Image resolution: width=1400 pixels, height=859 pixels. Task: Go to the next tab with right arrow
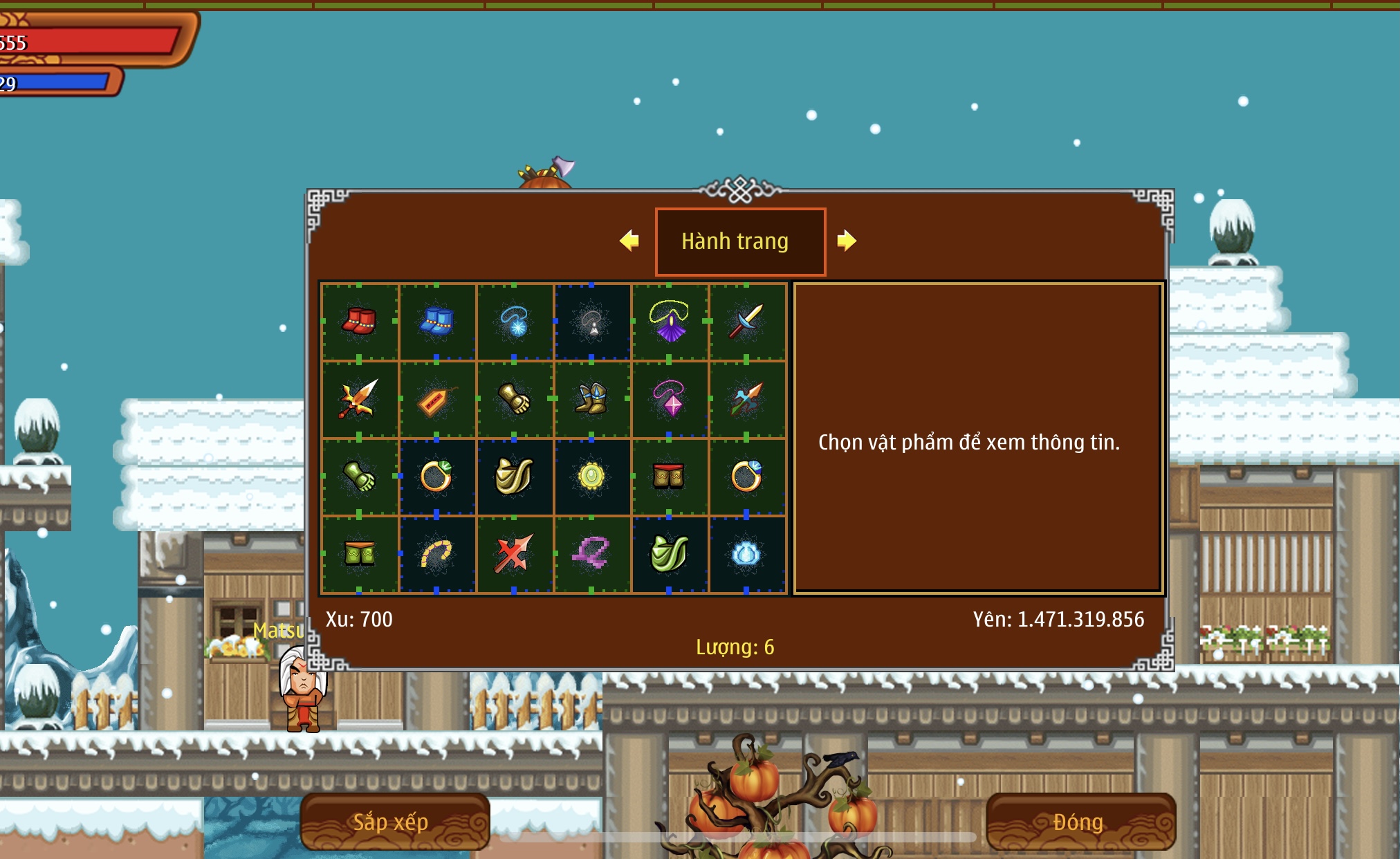[847, 241]
